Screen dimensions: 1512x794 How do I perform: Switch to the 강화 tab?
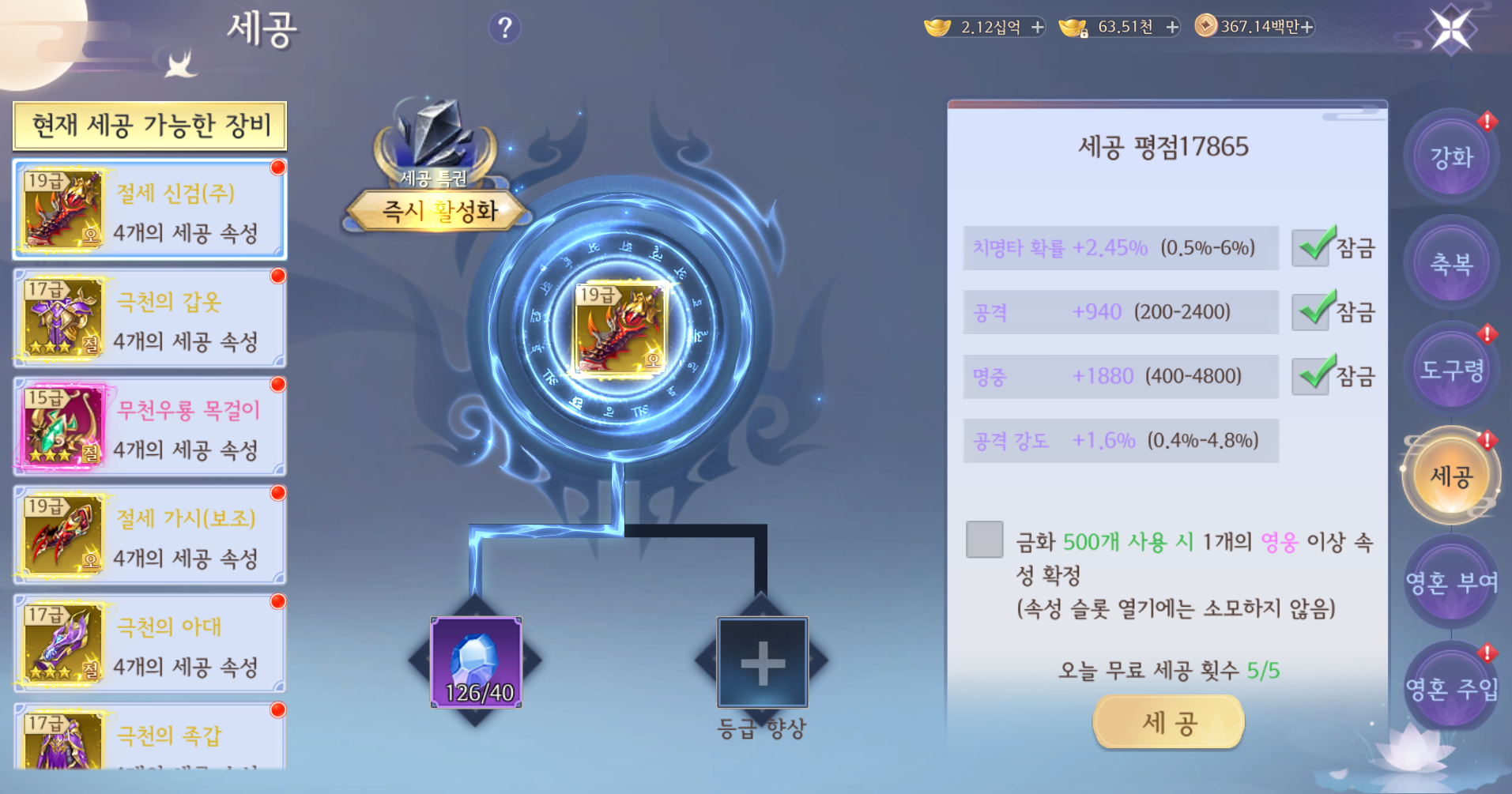click(x=1451, y=156)
